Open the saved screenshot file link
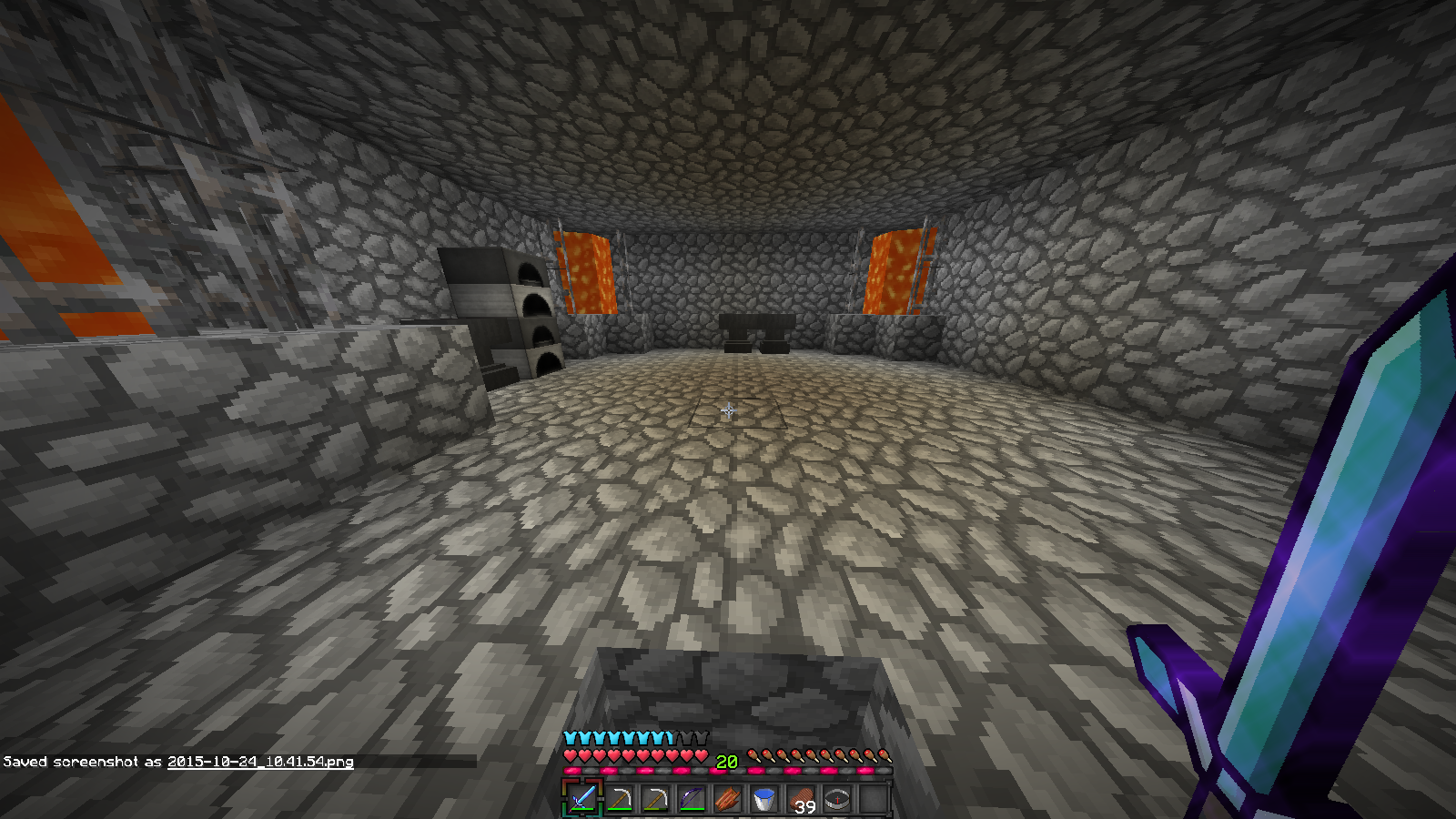1456x819 pixels. coord(260,762)
